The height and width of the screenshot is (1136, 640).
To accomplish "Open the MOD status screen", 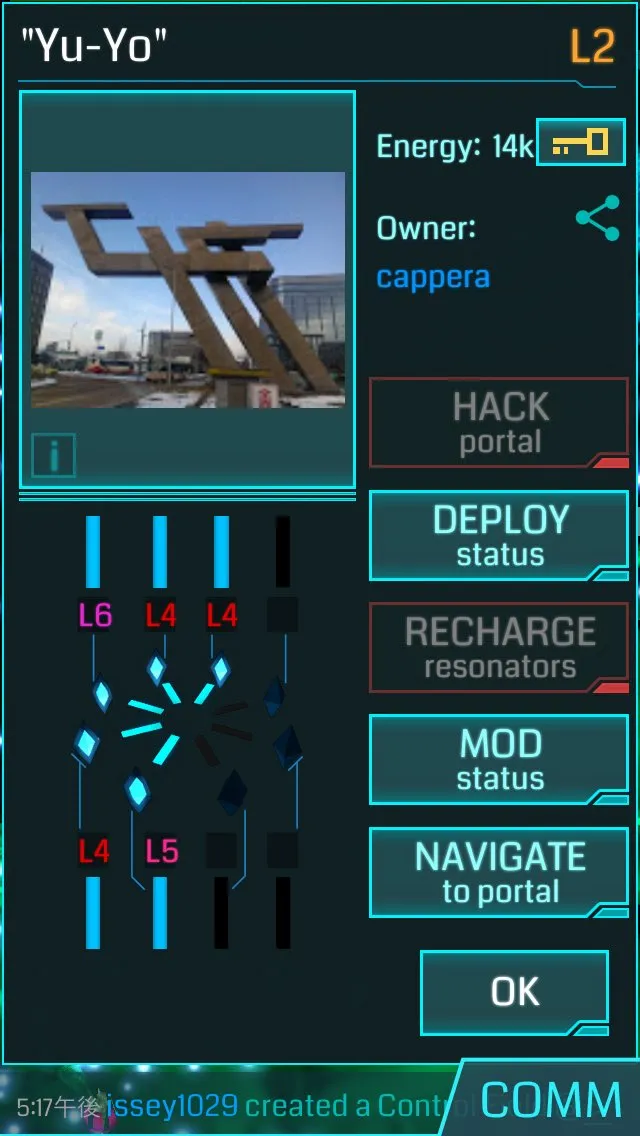I will point(499,760).
